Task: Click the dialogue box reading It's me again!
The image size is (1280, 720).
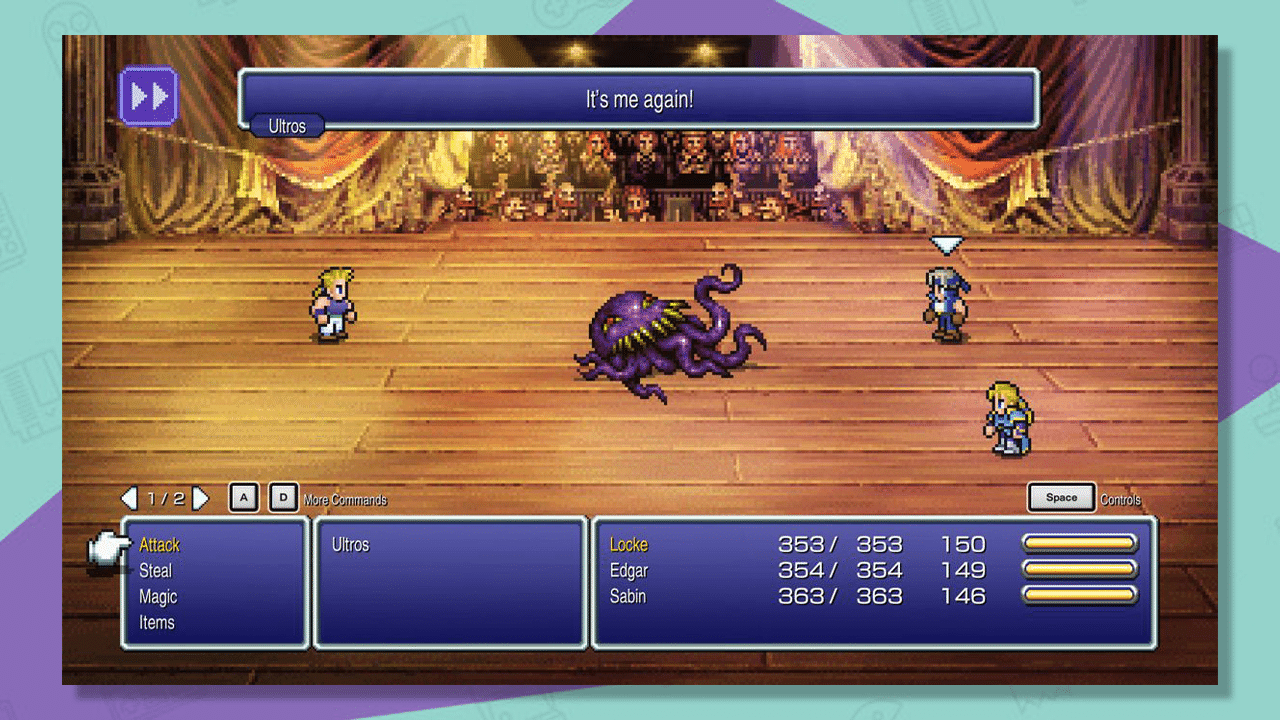Action: coord(638,98)
